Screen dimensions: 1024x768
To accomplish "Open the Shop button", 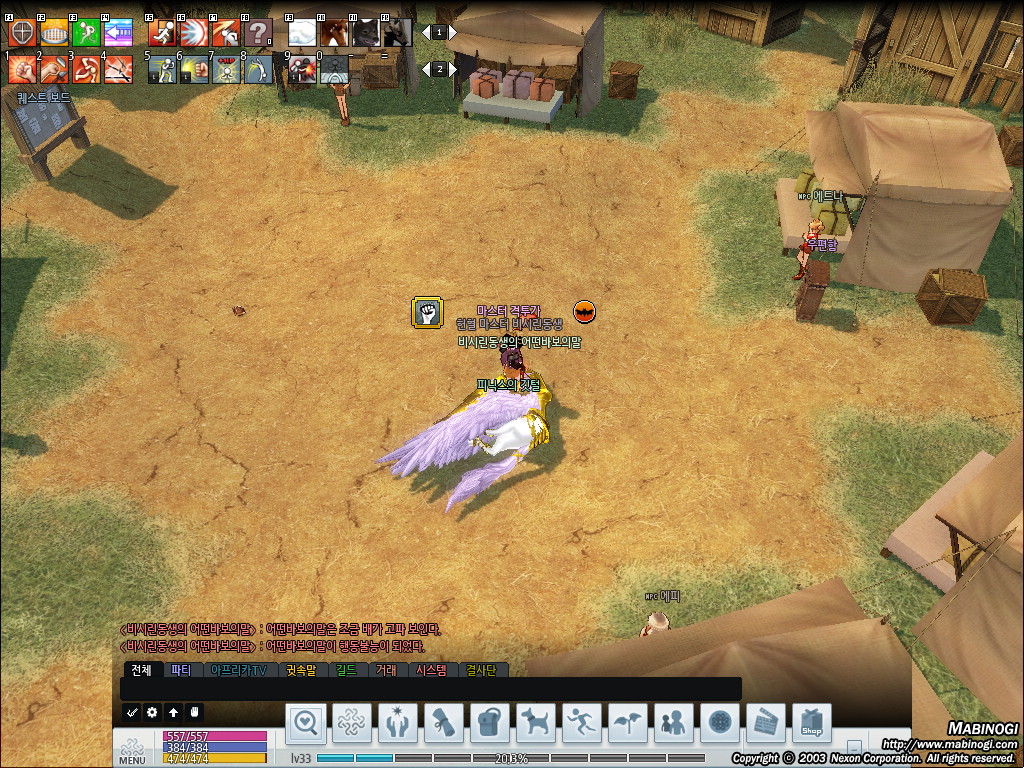I will pyautogui.click(x=811, y=721).
